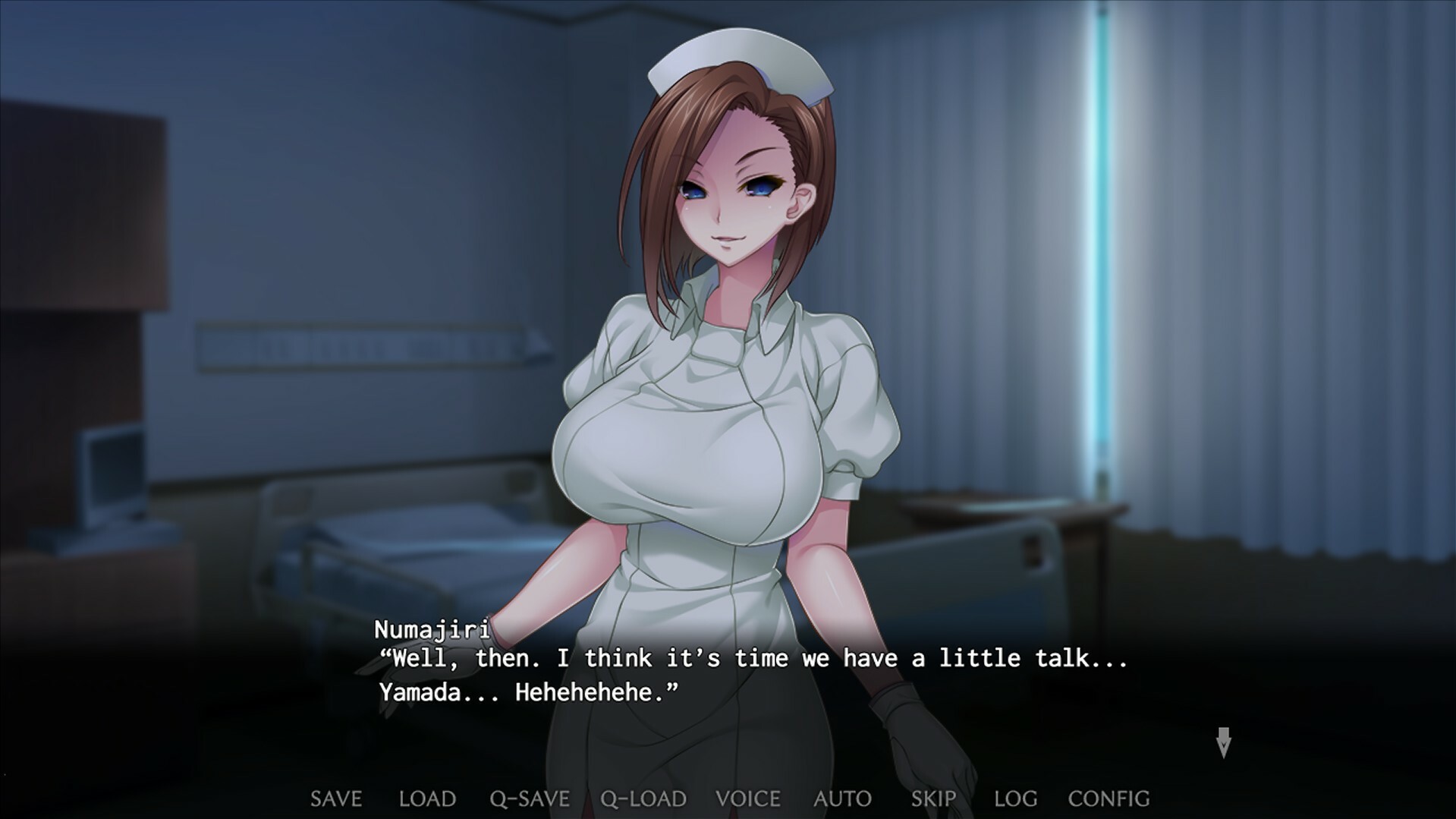
Task: Open the CONFIG settings
Action: (1109, 799)
